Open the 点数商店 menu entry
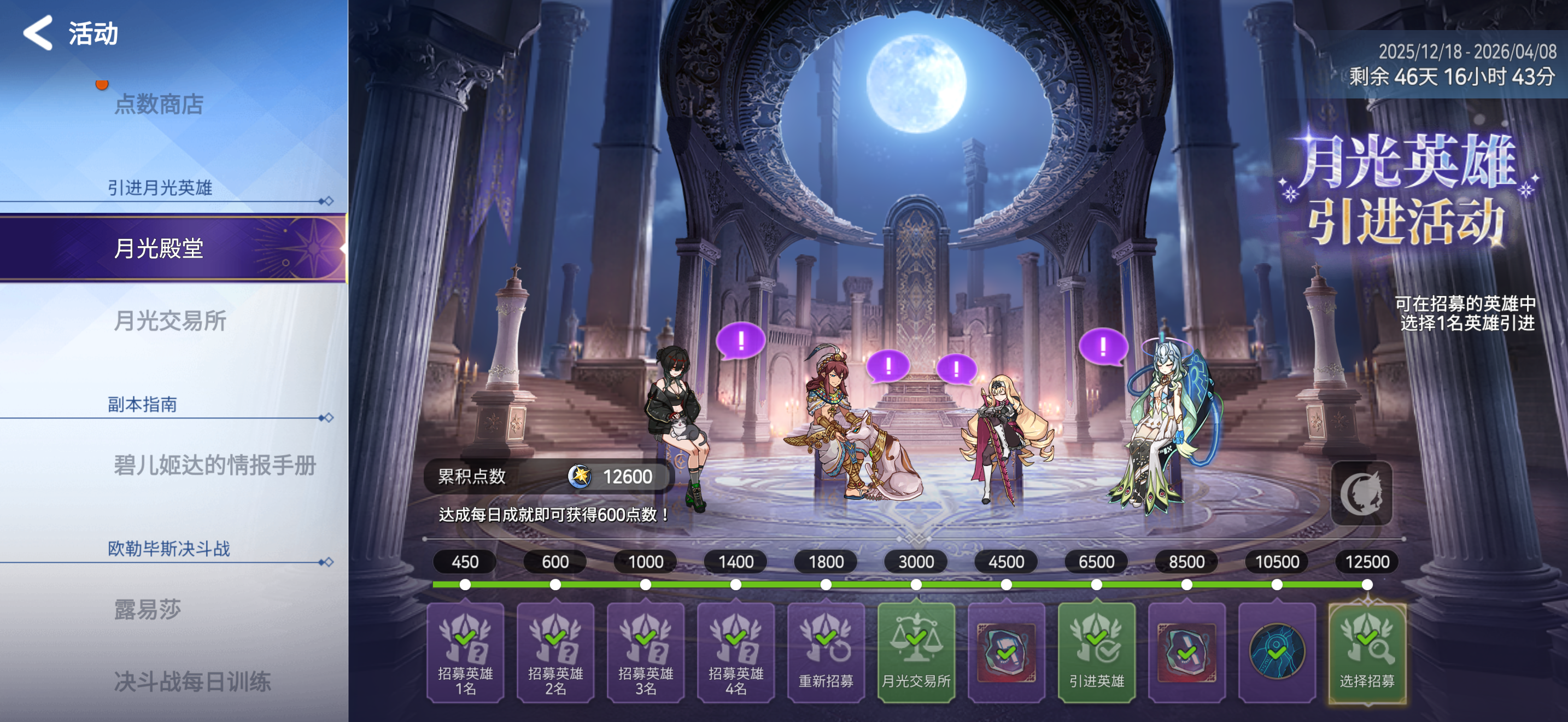The image size is (1568, 722). (x=159, y=104)
